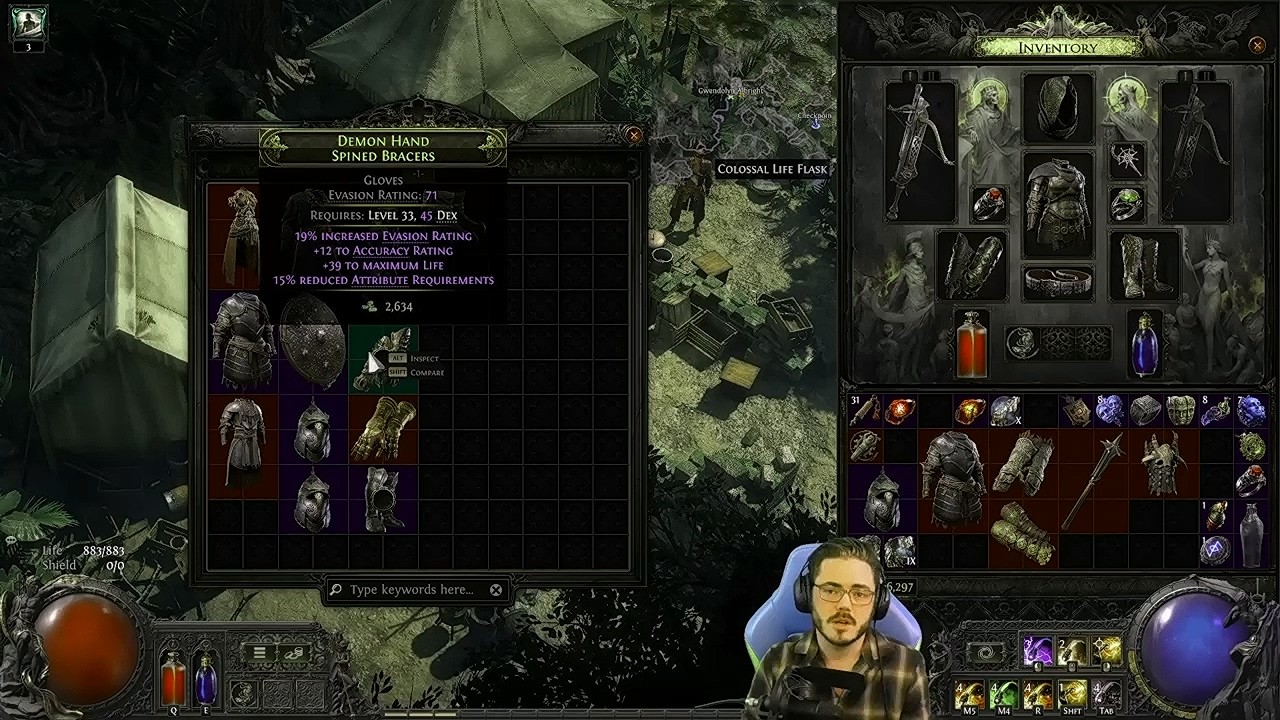Close the Inventory panel
Viewport: 1280px width, 720px height.
1257,45
